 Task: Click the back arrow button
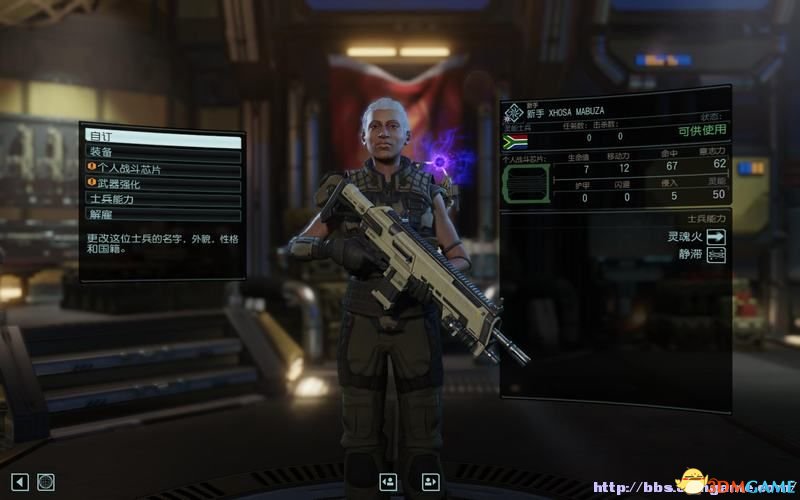coord(20,482)
